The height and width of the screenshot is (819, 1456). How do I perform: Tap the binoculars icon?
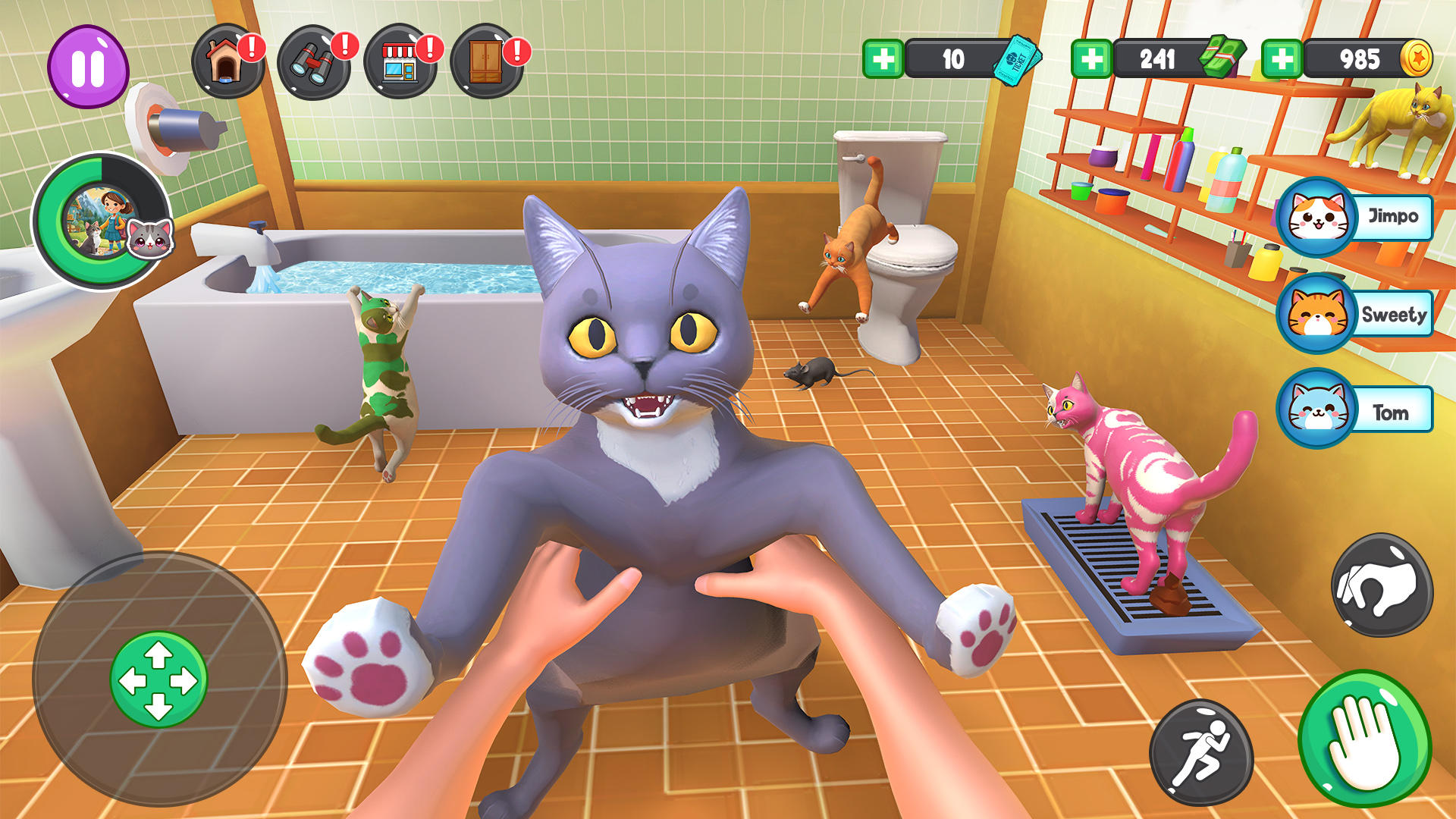click(x=312, y=62)
